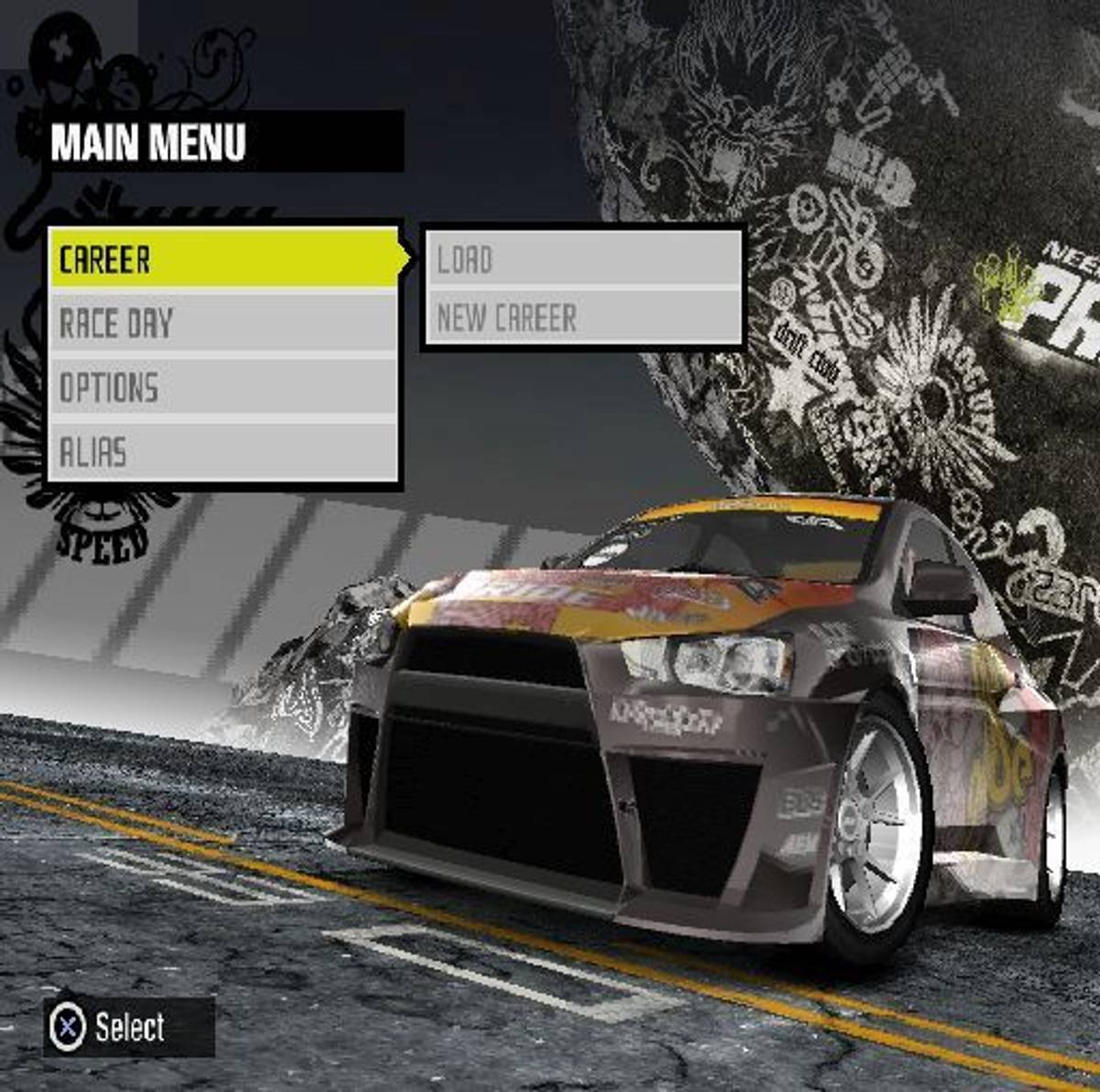The height and width of the screenshot is (1092, 1100).
Task: Go to the Options menu
Action: pos(224,388)
